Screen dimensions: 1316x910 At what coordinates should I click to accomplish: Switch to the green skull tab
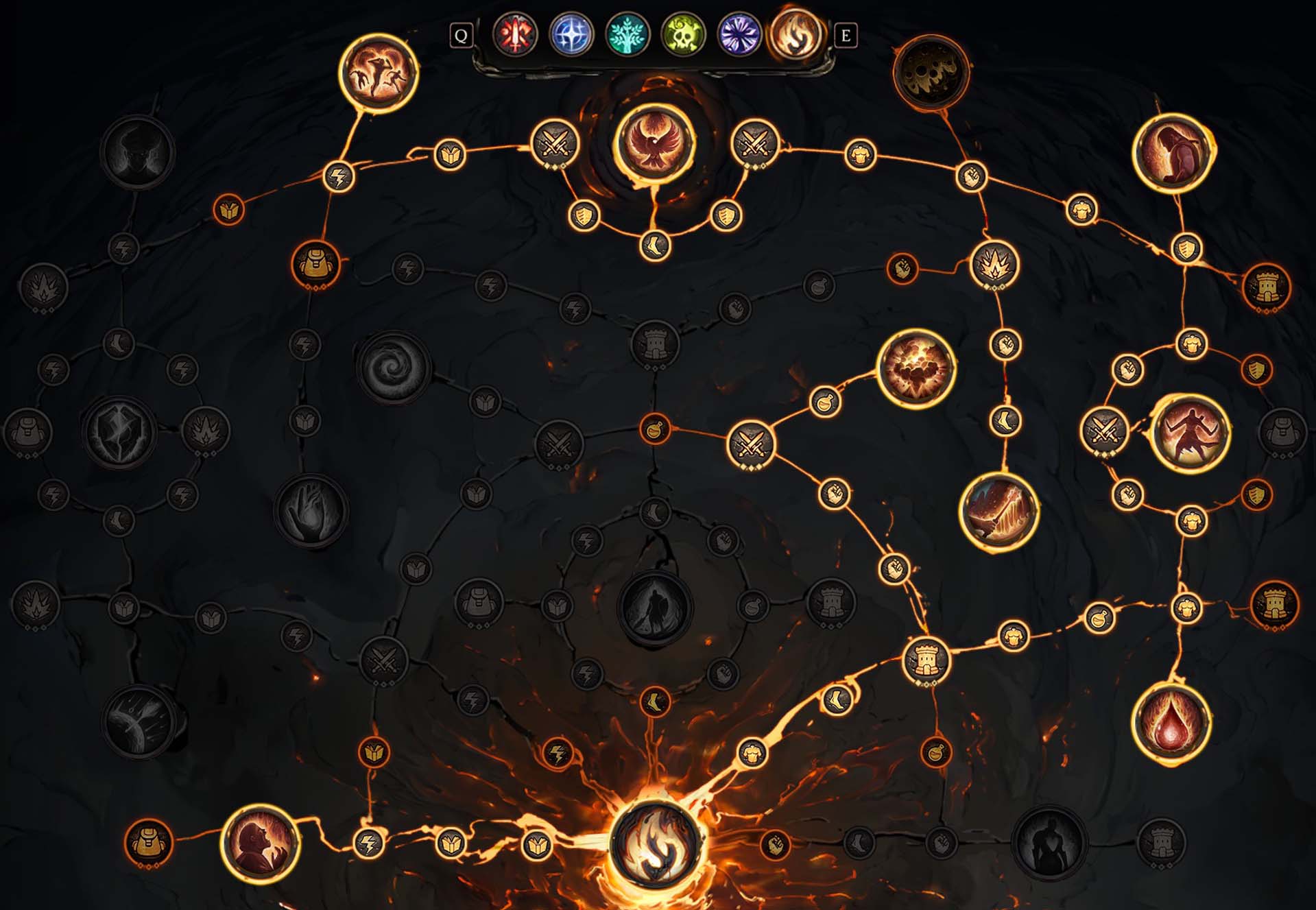click(683, 34)
